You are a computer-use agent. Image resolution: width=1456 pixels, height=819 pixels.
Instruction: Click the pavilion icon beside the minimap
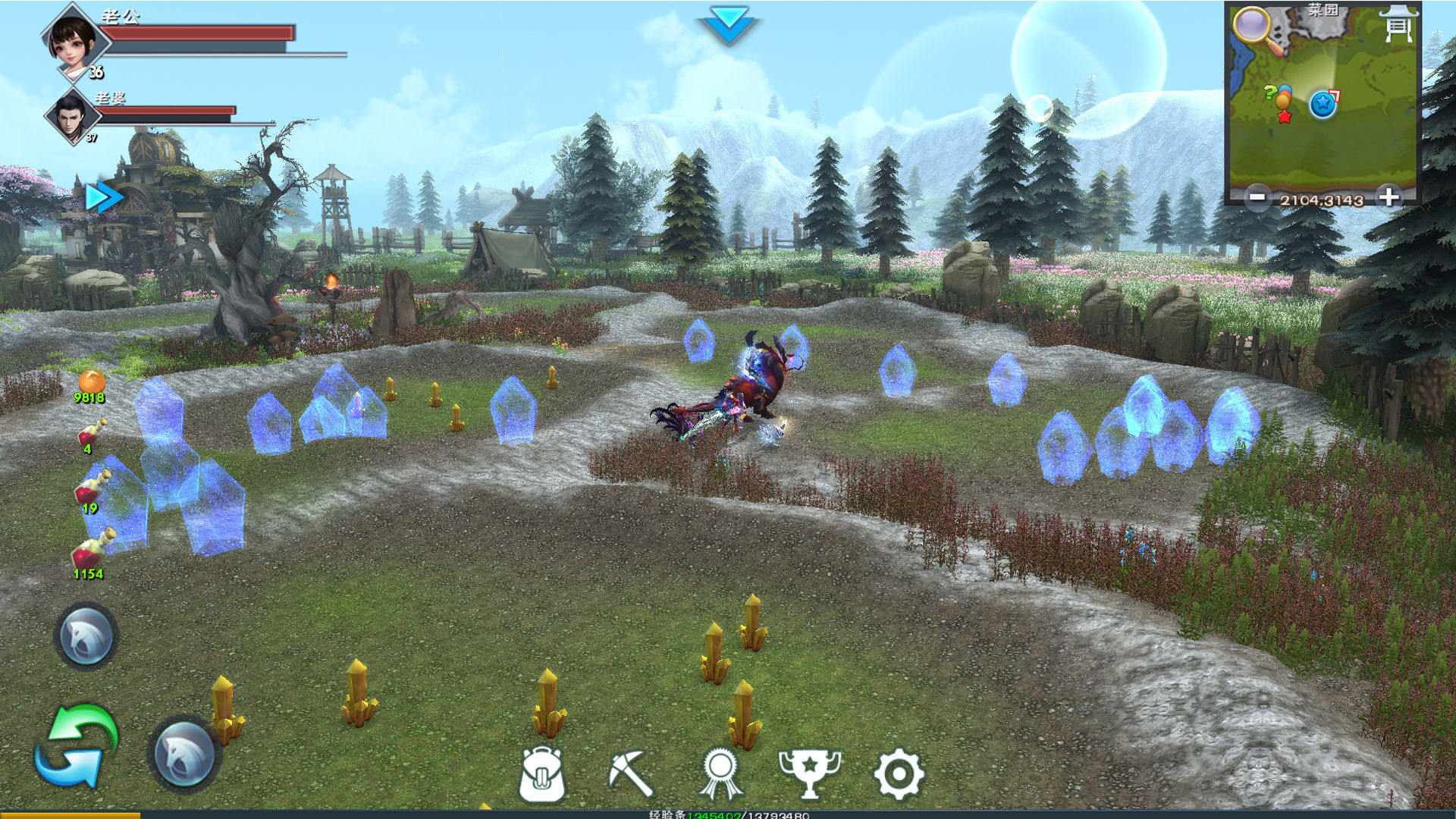click(1399, 24)
